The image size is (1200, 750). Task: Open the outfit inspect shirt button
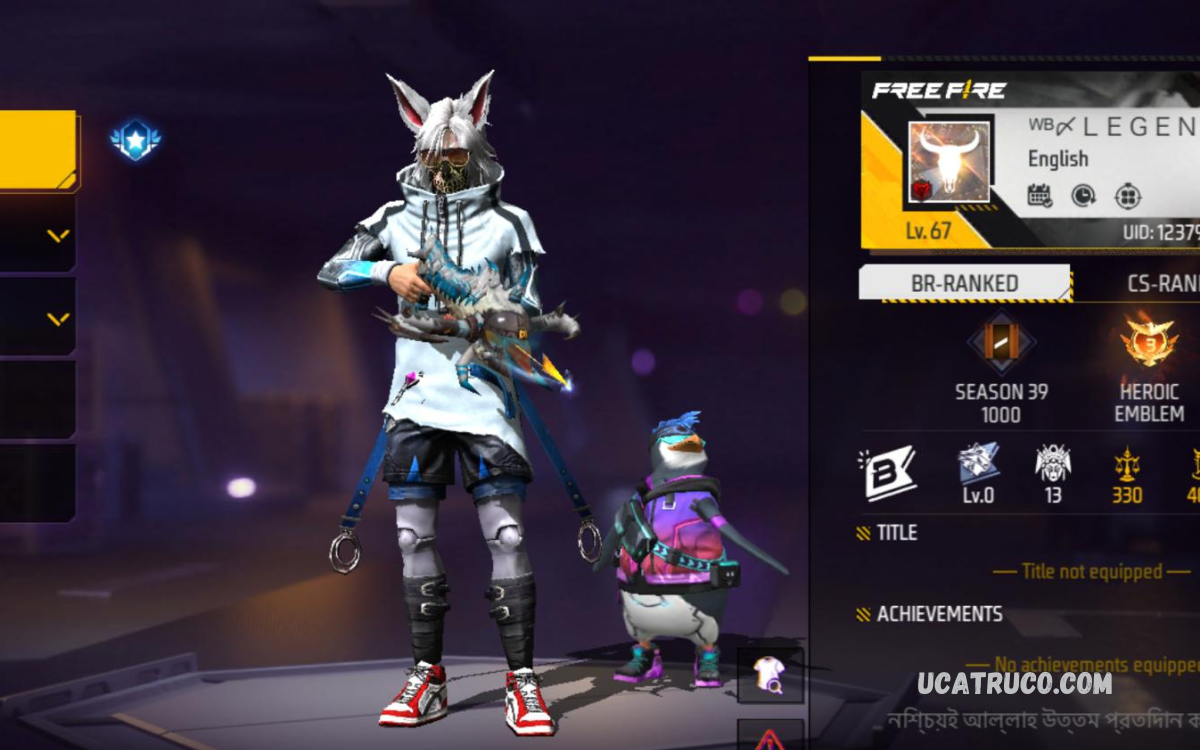click(x=770, y=675)
